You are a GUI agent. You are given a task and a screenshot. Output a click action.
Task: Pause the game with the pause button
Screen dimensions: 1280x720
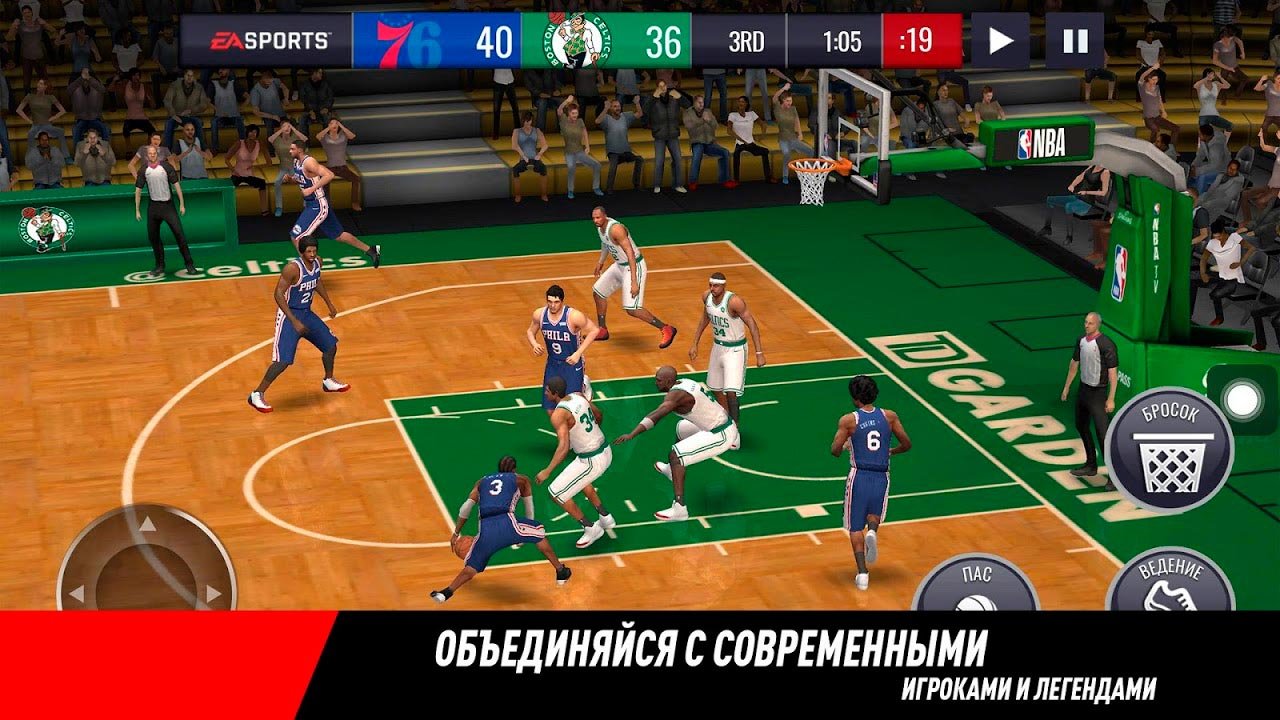1075,41
